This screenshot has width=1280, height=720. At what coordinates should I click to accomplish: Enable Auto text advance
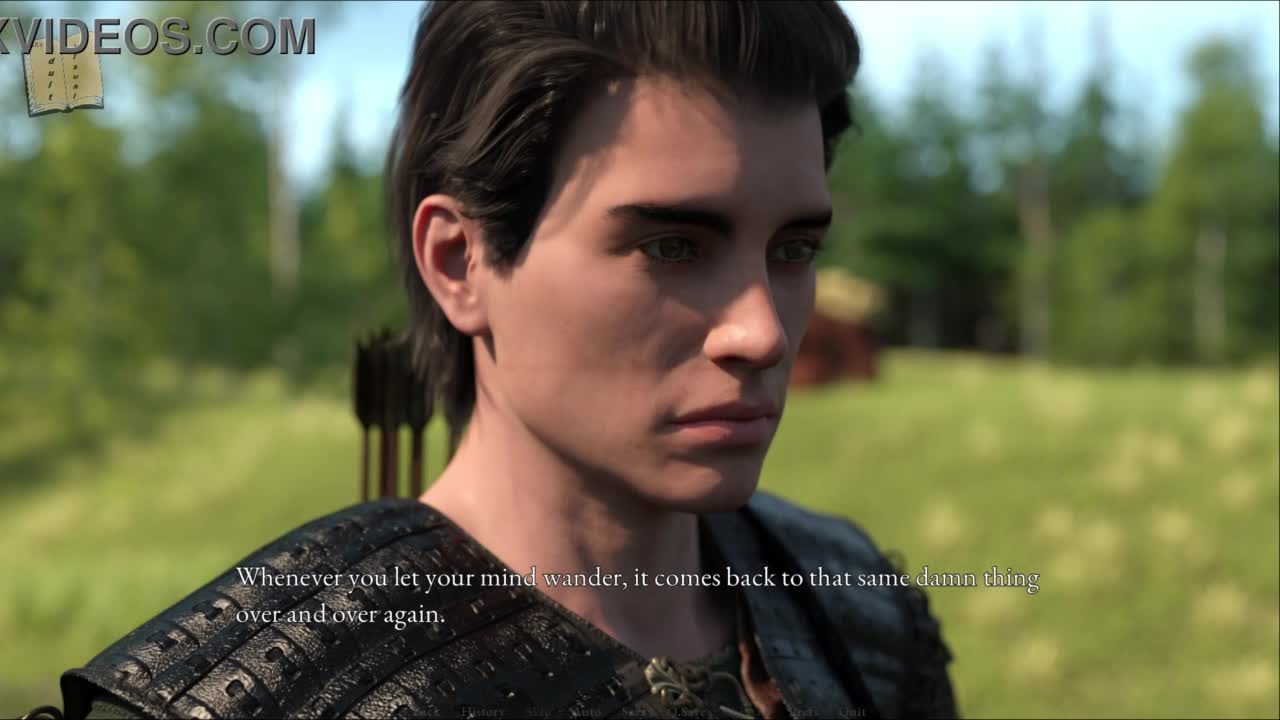585,712
